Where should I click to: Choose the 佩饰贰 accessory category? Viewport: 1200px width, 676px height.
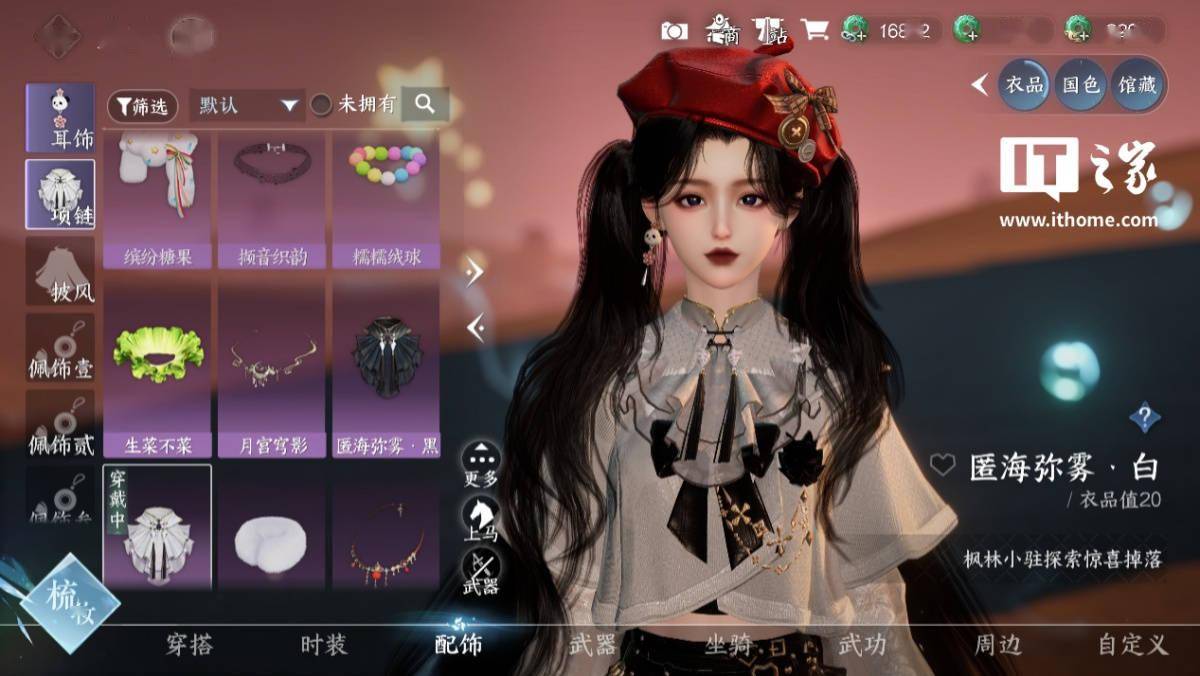(x=61, y=424)
